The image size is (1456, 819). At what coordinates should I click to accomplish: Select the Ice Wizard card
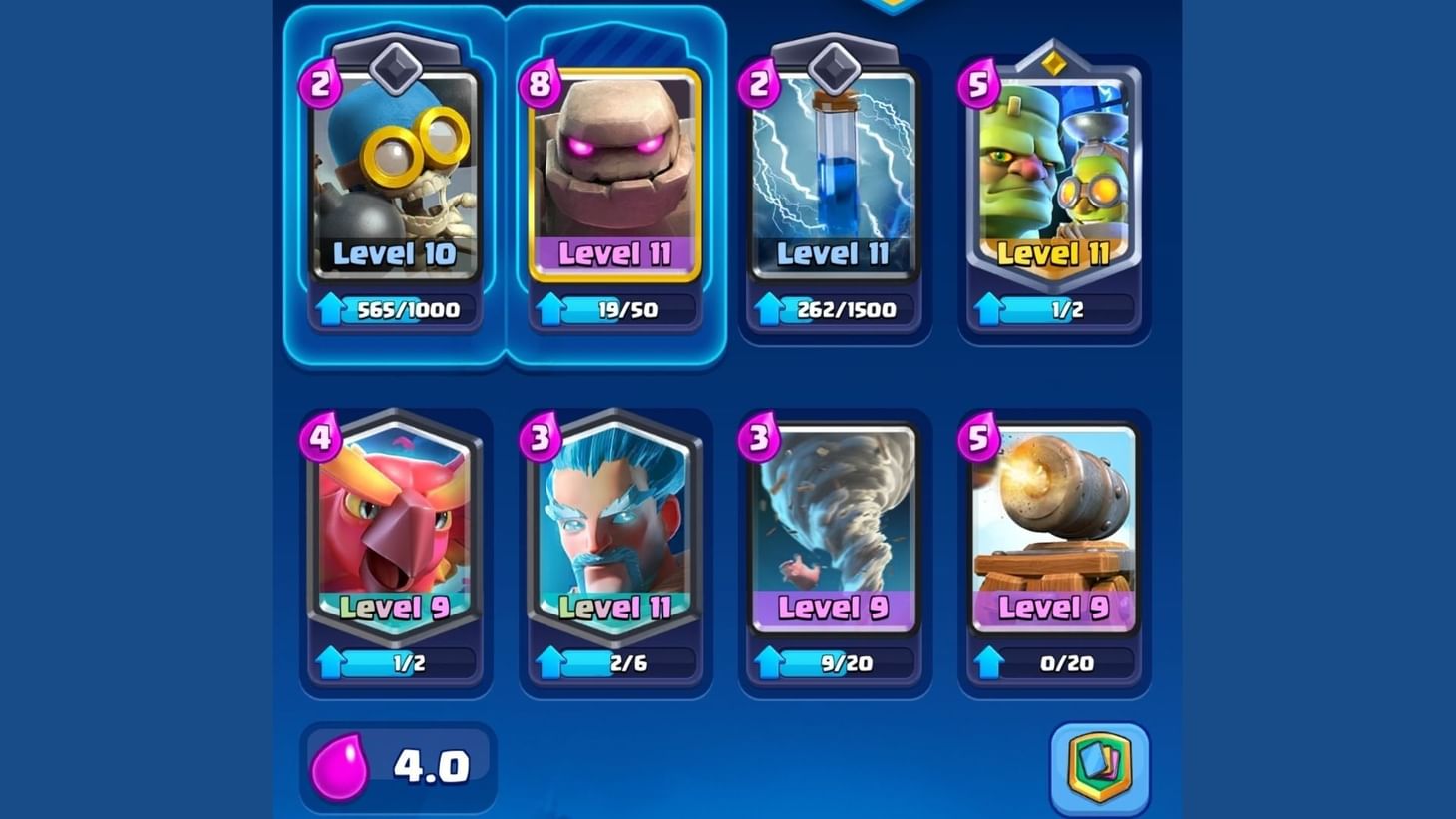[x=614, y=524]
